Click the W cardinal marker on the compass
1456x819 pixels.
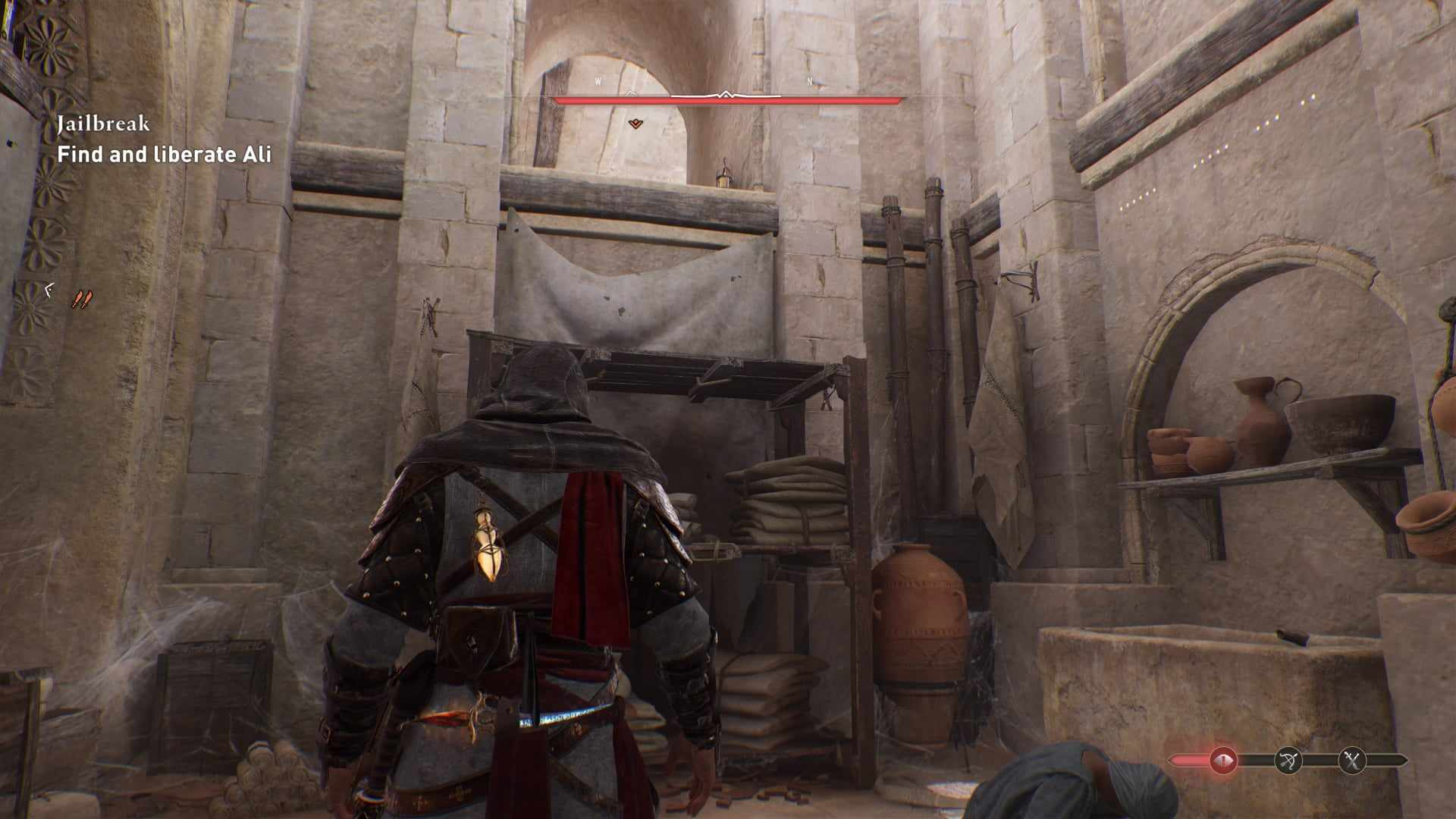[x=598, y=80]
